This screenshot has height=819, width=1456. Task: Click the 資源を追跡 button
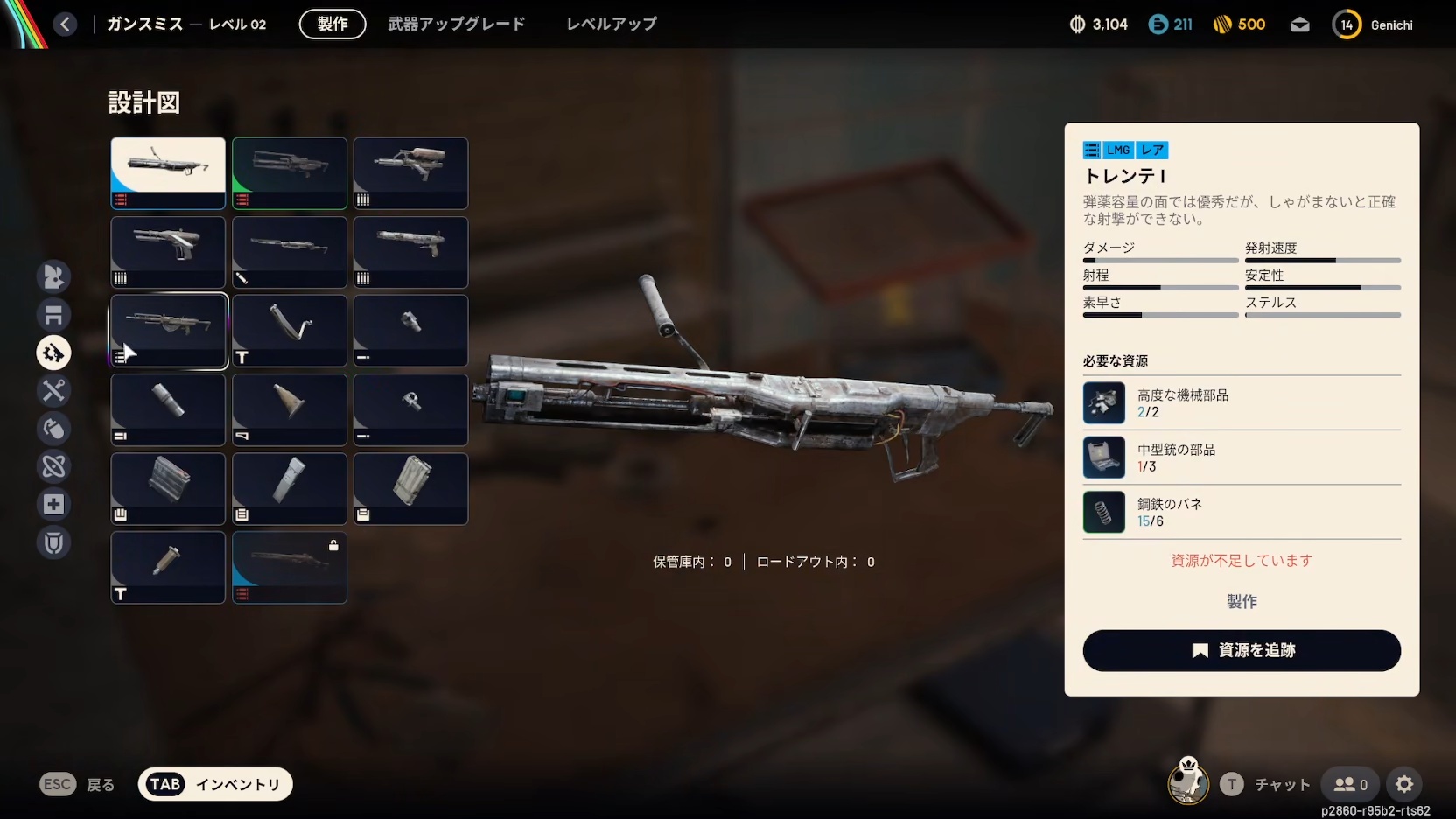coord(1241,650)
